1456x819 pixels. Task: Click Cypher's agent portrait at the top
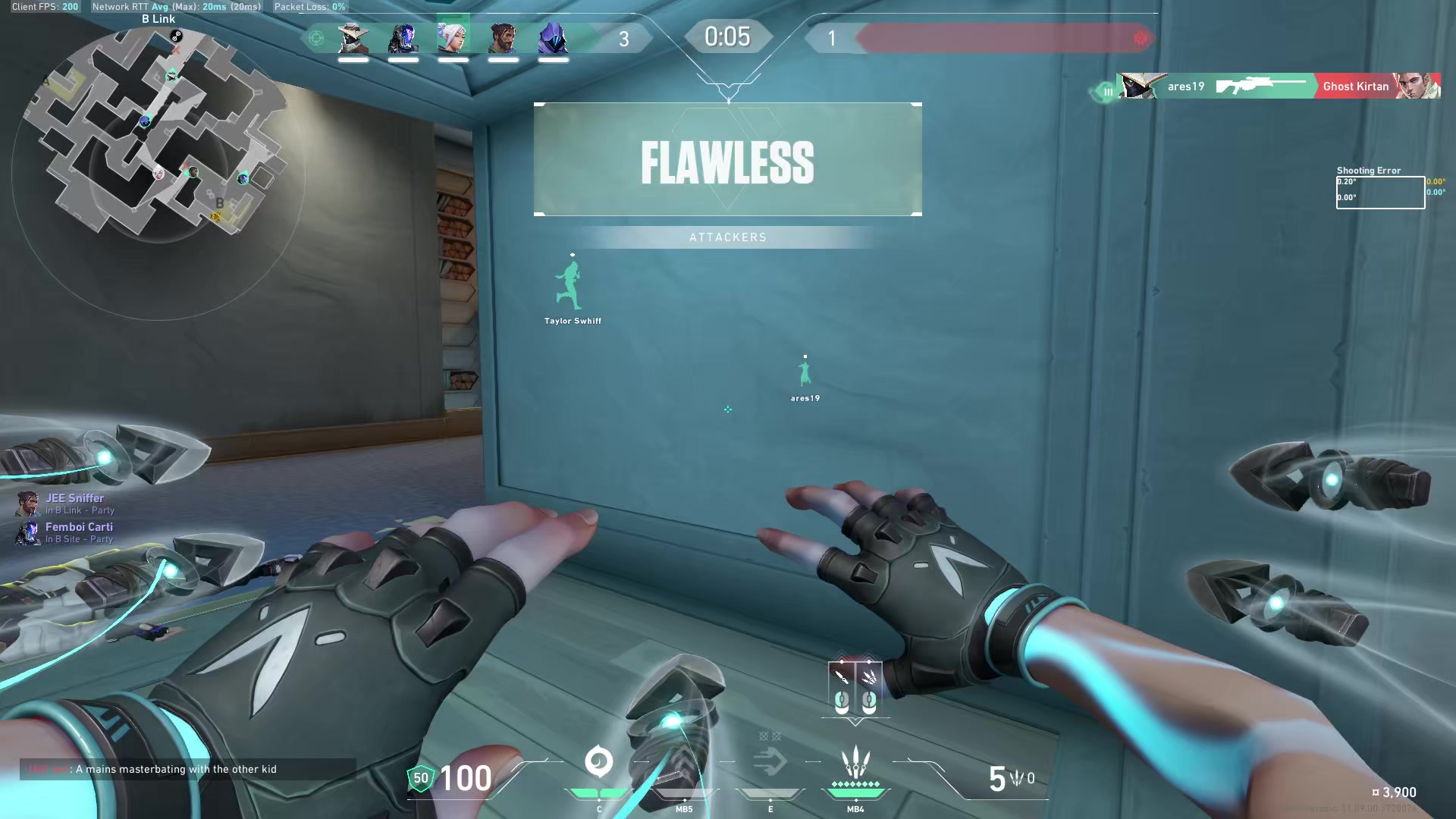click(x=353, y=39)
